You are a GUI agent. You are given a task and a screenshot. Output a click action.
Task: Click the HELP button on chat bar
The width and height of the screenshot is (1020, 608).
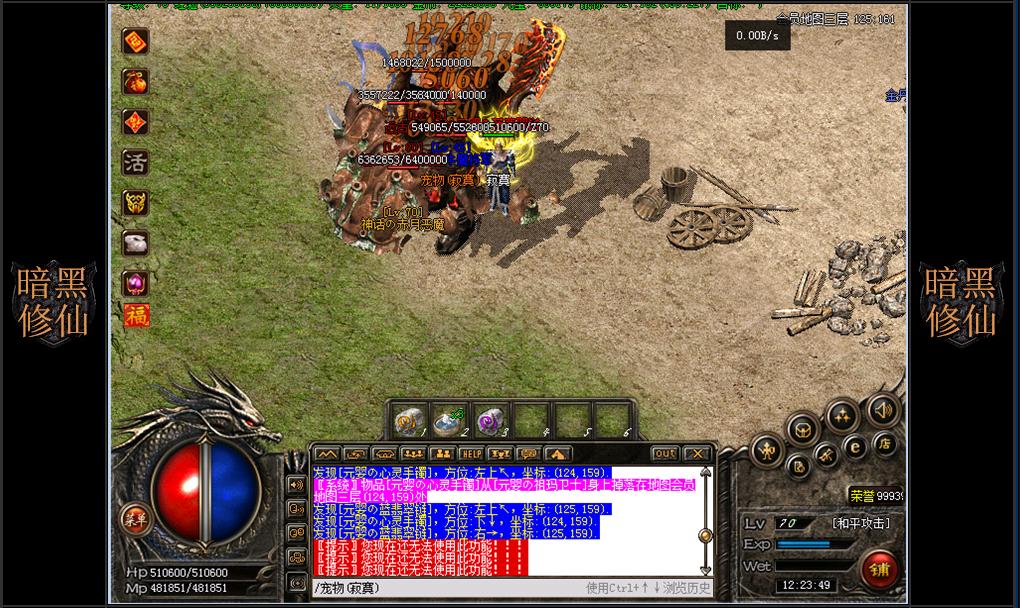(470, 454)
